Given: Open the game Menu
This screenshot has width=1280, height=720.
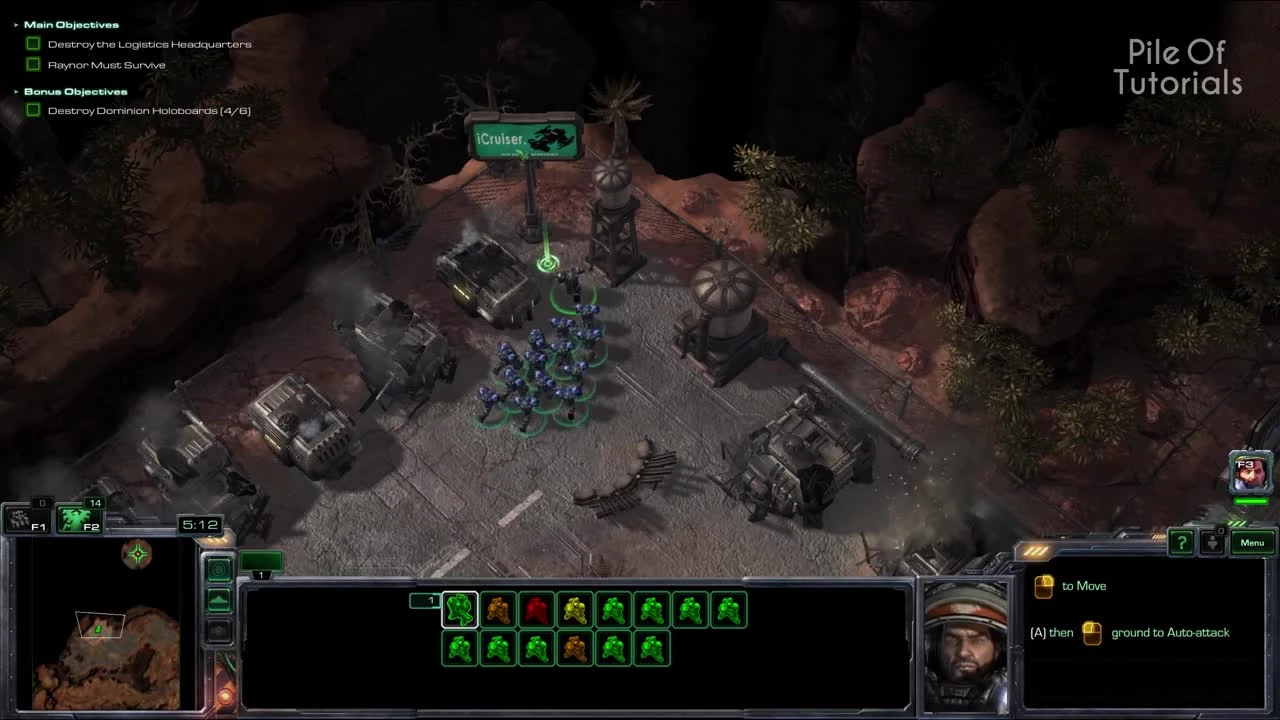Looking at the screenshot, I should coord(1251,542).
